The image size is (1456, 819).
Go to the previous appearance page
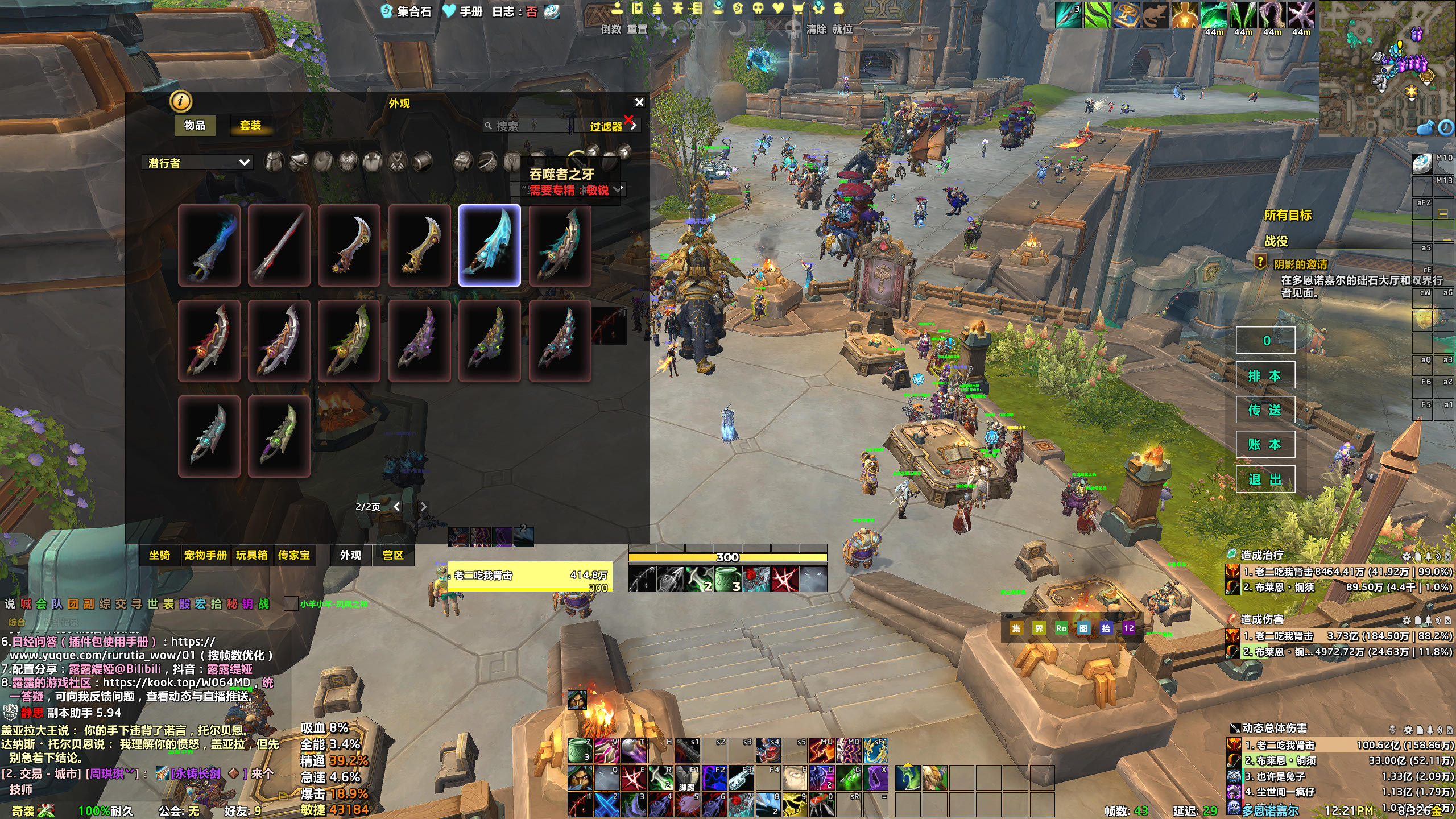(x=397, y=506)
